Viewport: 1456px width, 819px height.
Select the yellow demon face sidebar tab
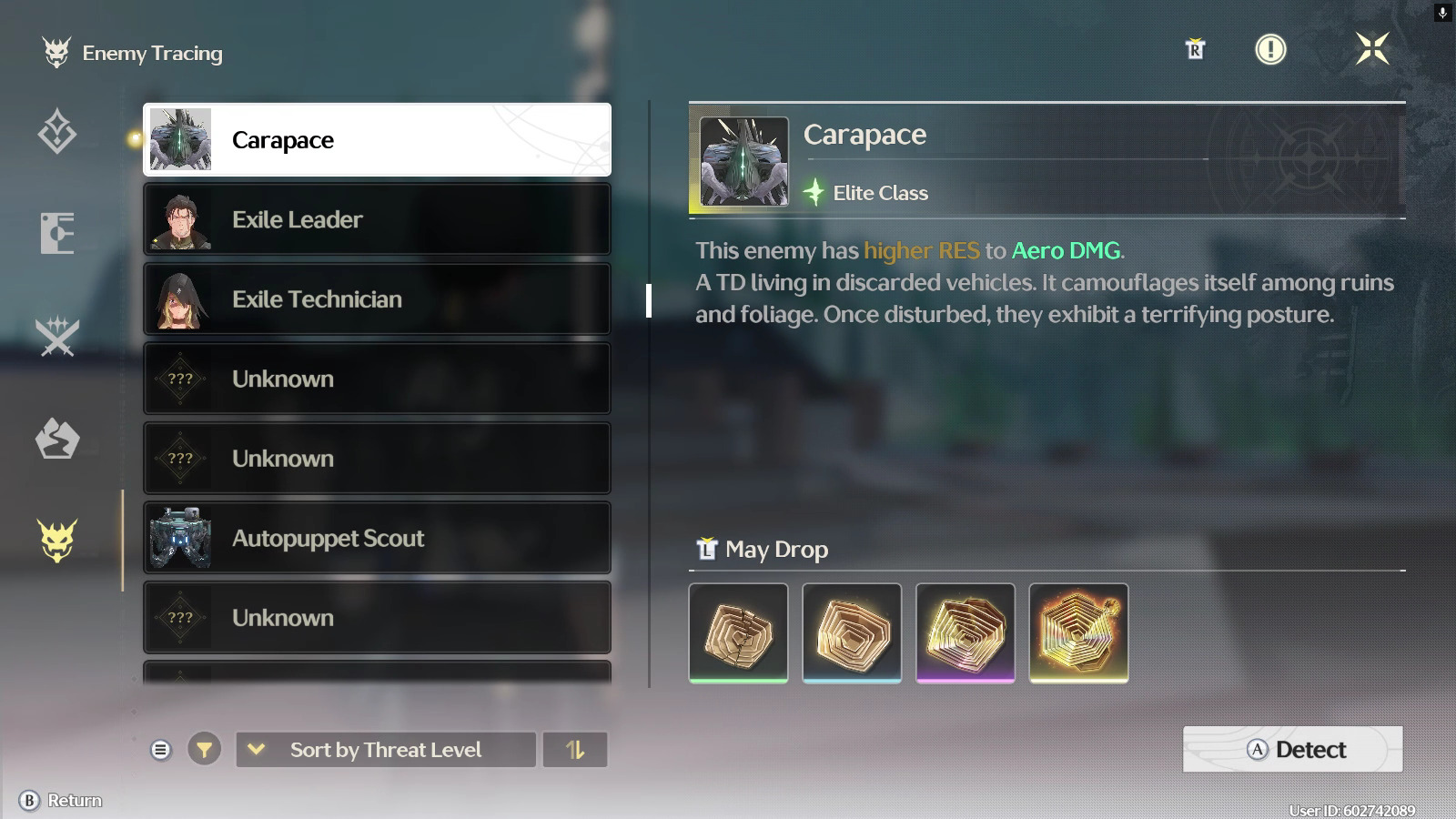[57, 541]
